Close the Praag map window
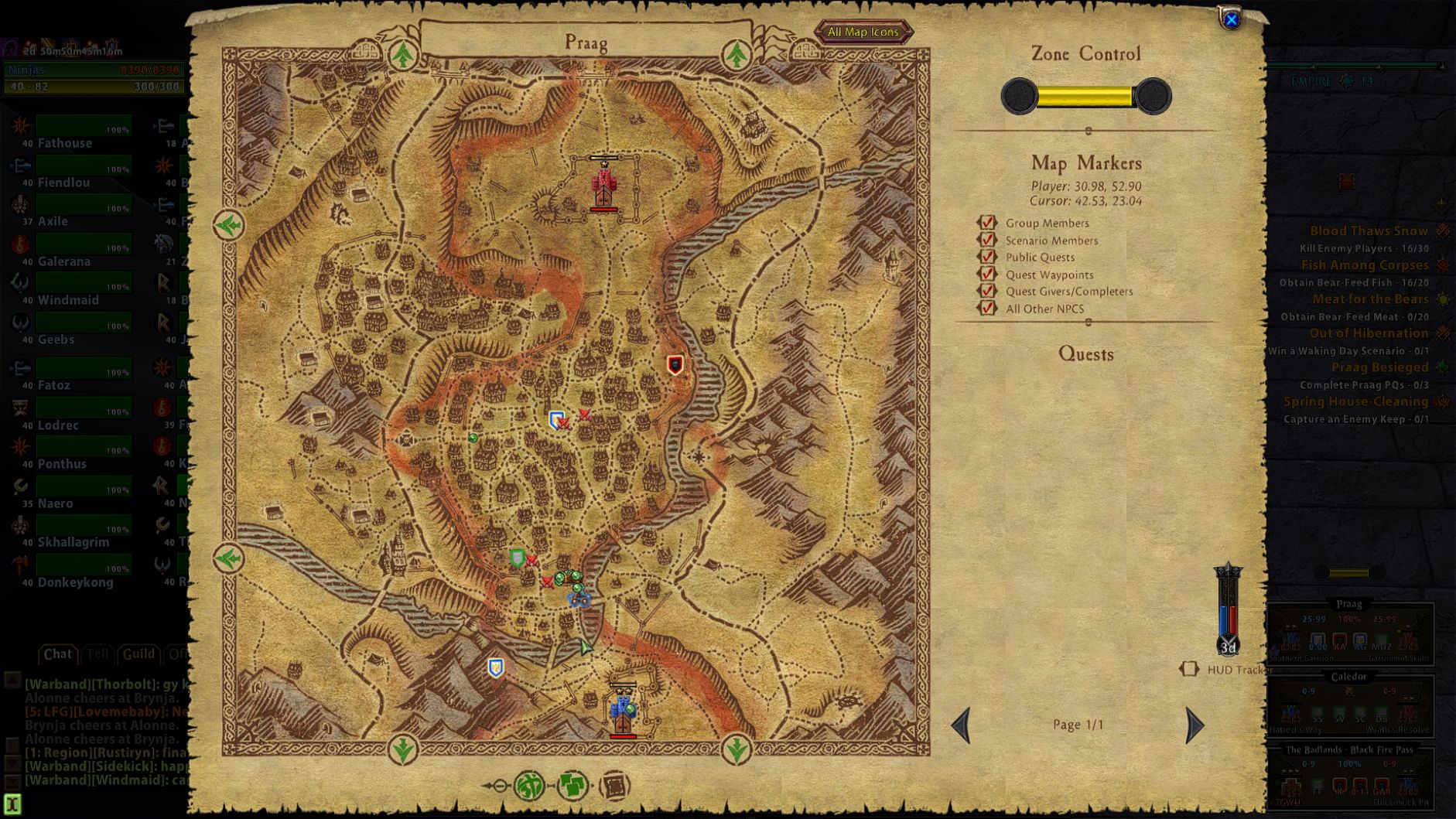Screen dimensions: 1456x819 pyautogui.click(x=1231, y=19)
